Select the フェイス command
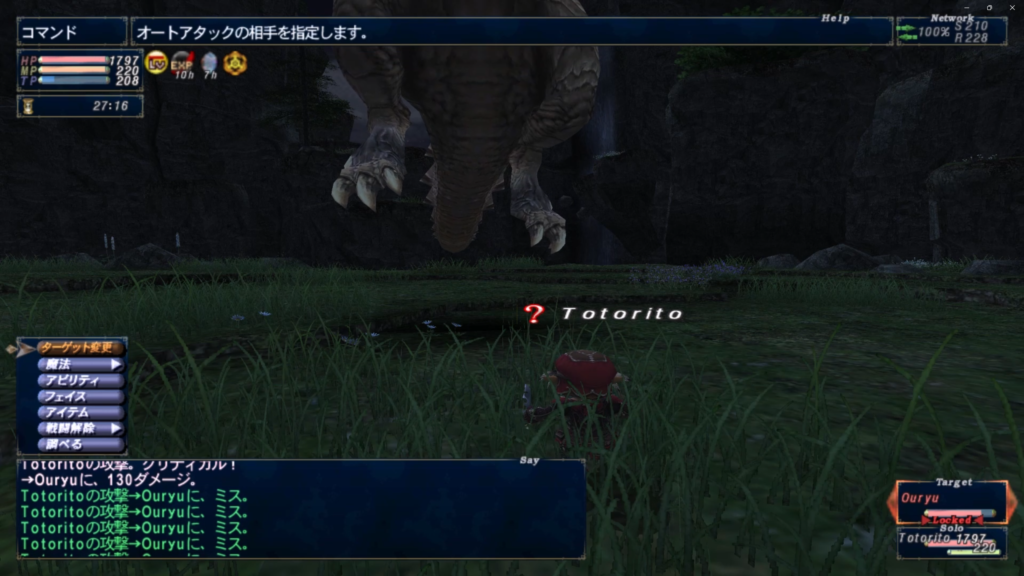The height and width of the screenshot is (576, 1024). [80, 397]
